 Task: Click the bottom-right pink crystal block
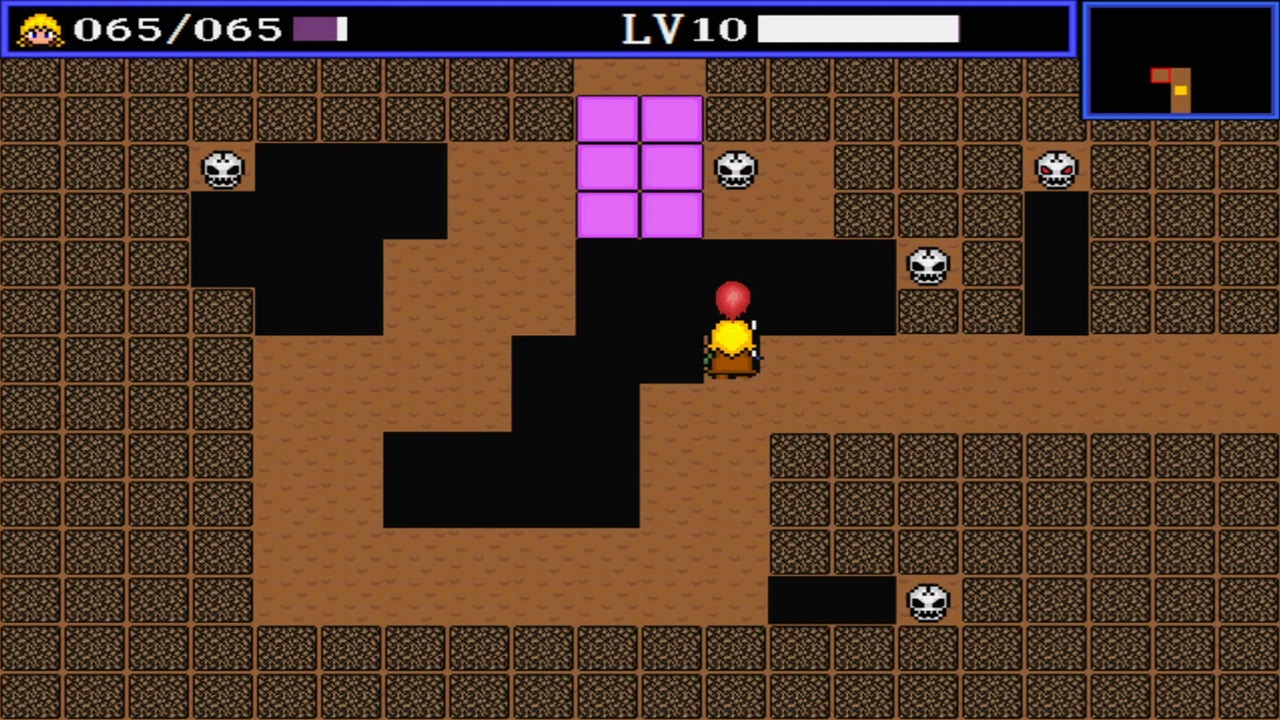tap(671, 215)
